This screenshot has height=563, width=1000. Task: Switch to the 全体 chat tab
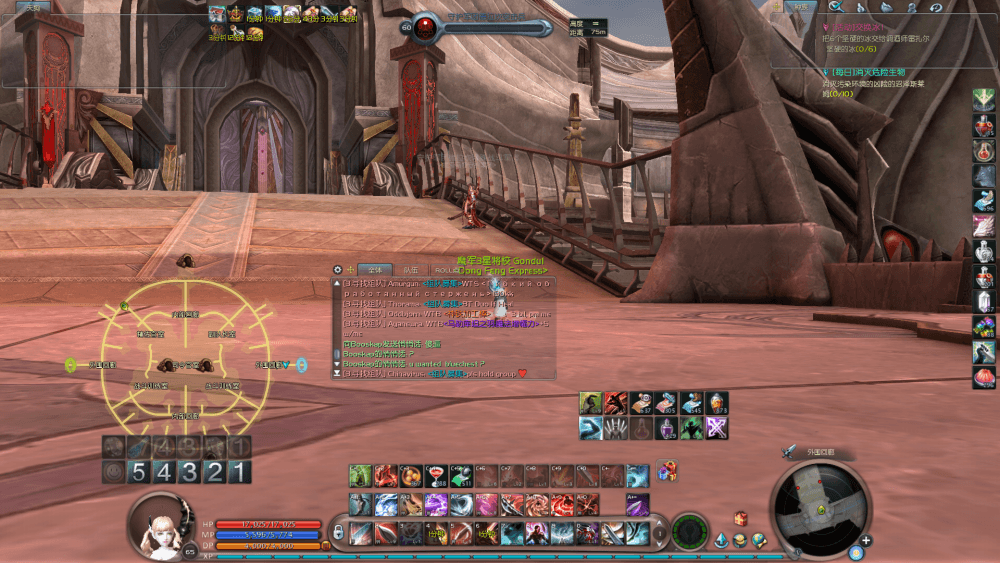pyautogui.click(x=376, y=269)
